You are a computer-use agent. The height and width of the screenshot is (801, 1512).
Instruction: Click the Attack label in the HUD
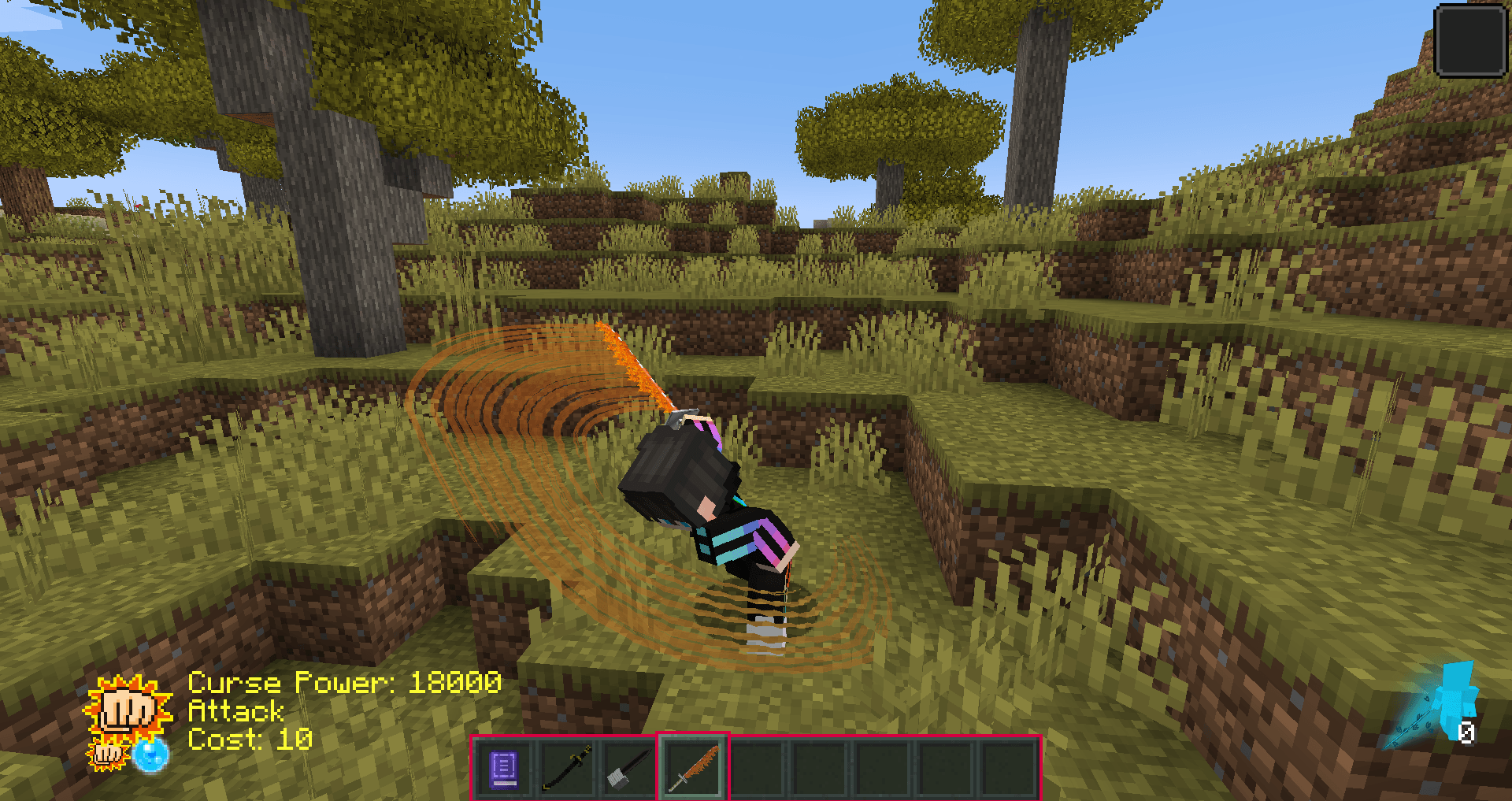point(235,711)
